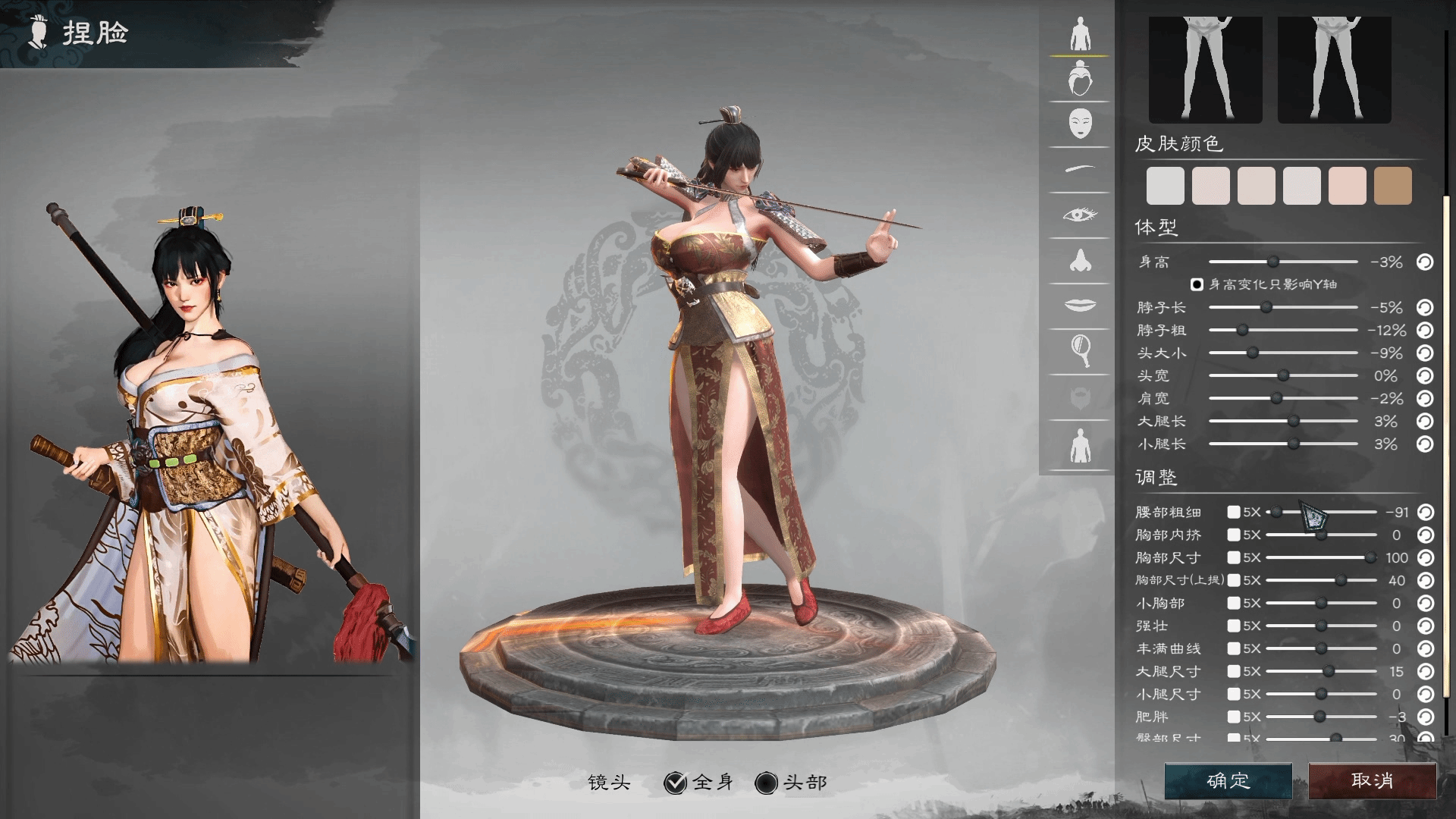Open the hairstyle category tab

click(x=1080, y=80)
